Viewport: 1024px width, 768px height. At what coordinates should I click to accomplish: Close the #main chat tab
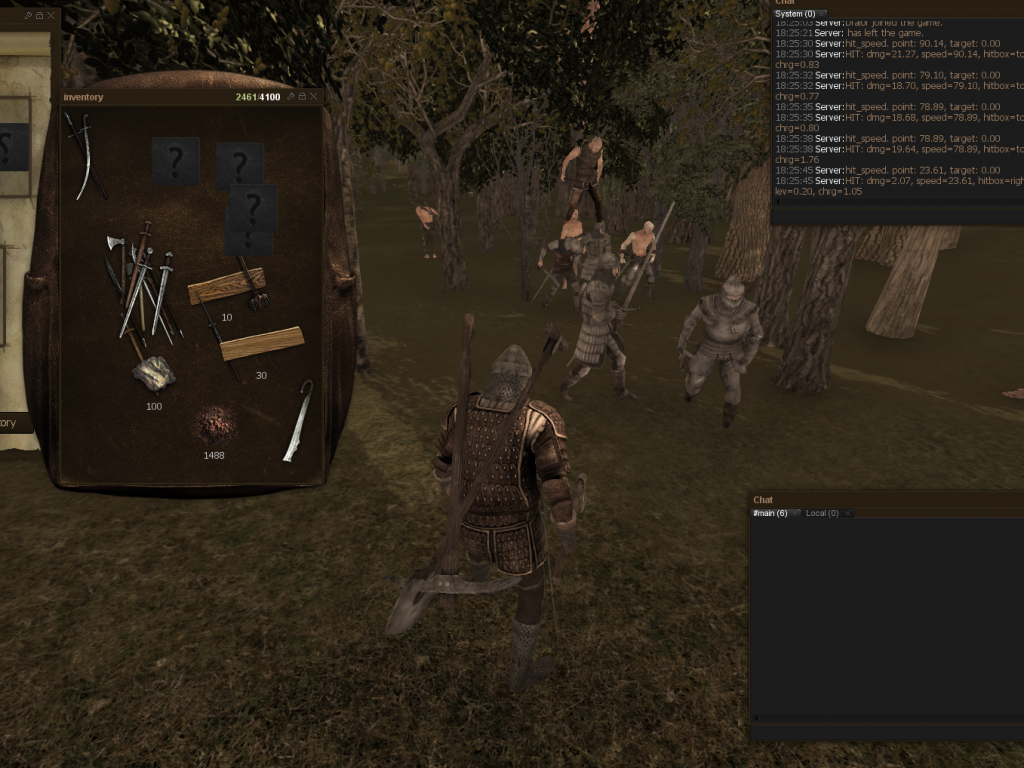[x=797, y=513]
